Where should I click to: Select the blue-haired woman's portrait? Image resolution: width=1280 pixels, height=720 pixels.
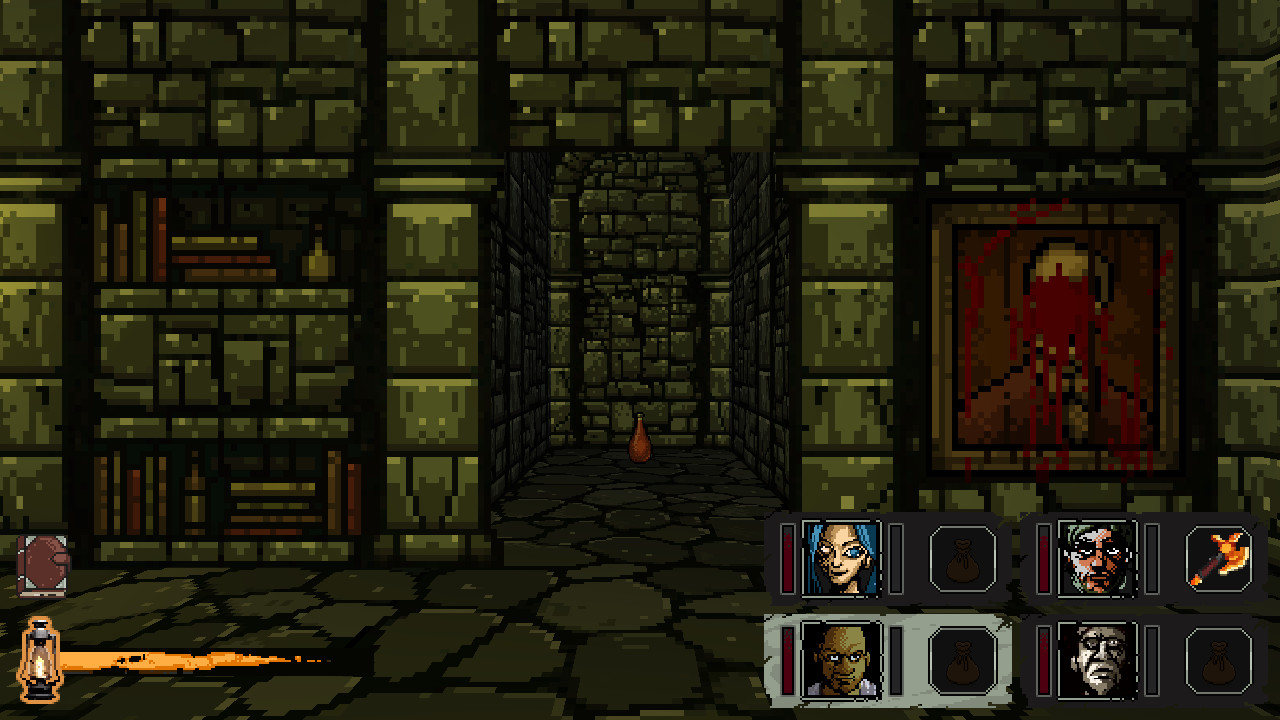tap(843, 558)
